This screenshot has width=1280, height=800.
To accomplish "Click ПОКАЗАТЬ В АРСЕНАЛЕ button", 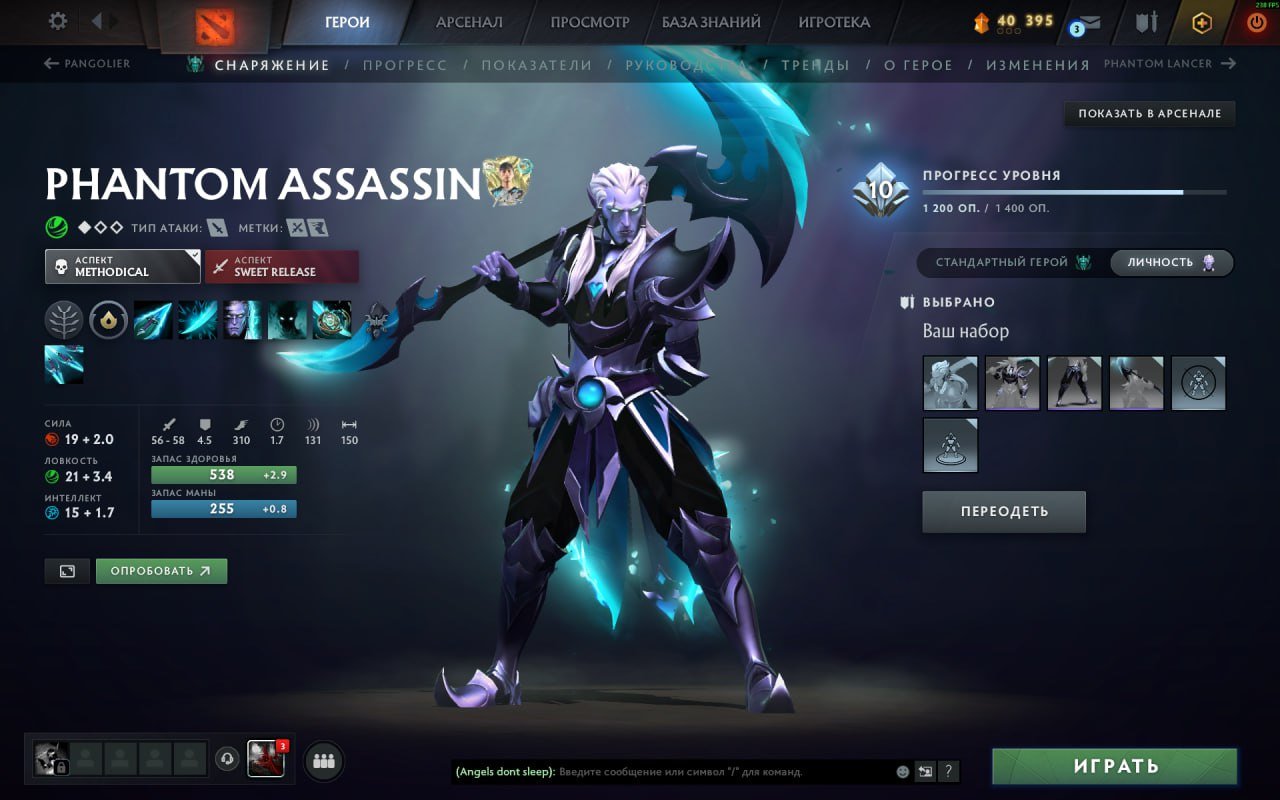I will coord(1148,113).
